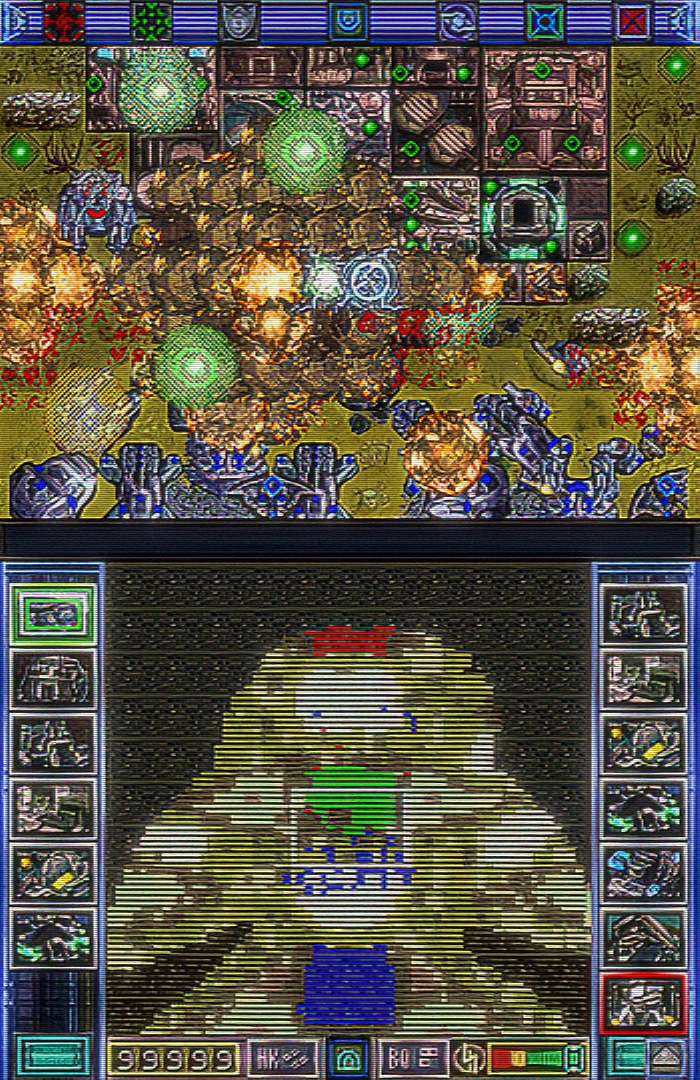Click the red crosshair icon in top bar
The width and height of the screenshot is (700, 1080).
(x=65, y=20)
